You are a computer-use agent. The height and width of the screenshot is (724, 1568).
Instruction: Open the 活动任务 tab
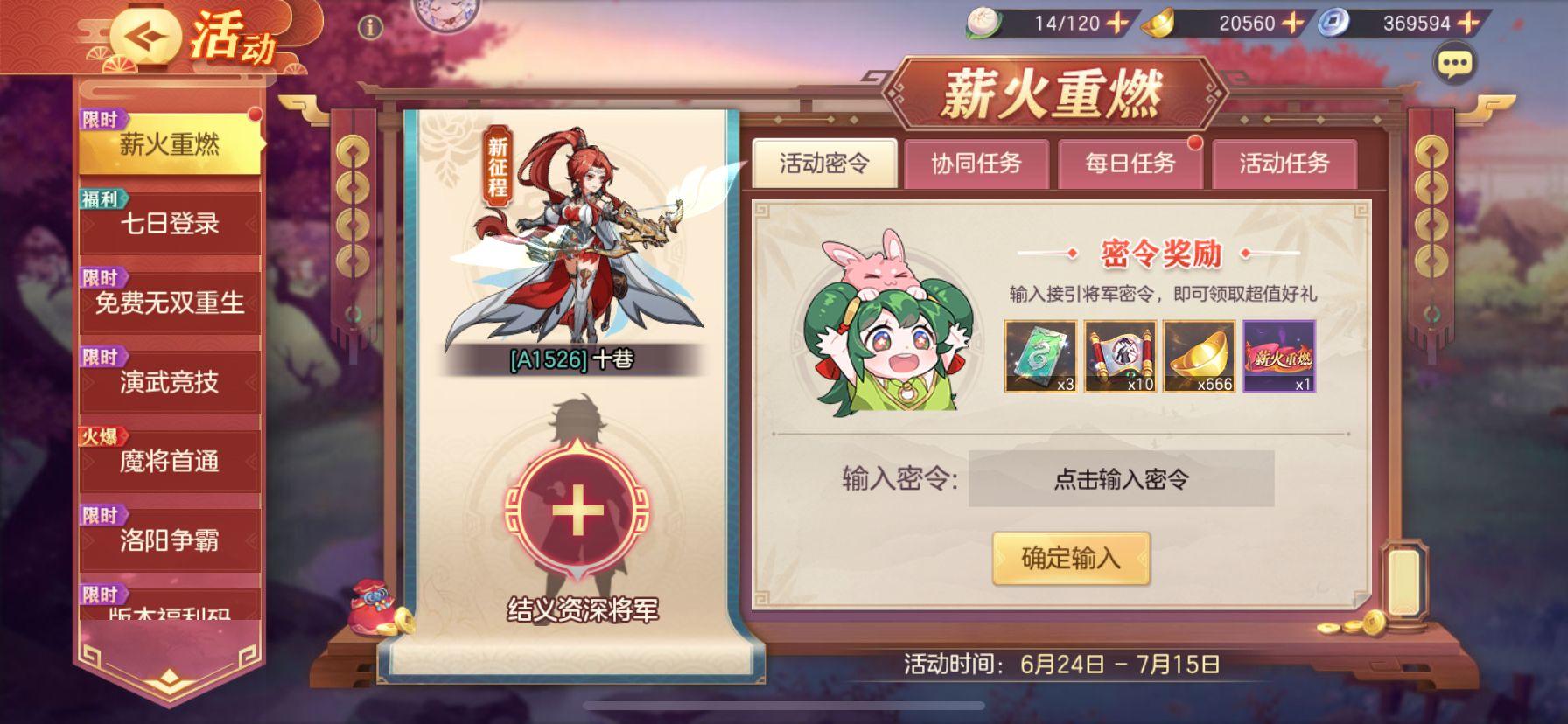(x=1286, y=163)
